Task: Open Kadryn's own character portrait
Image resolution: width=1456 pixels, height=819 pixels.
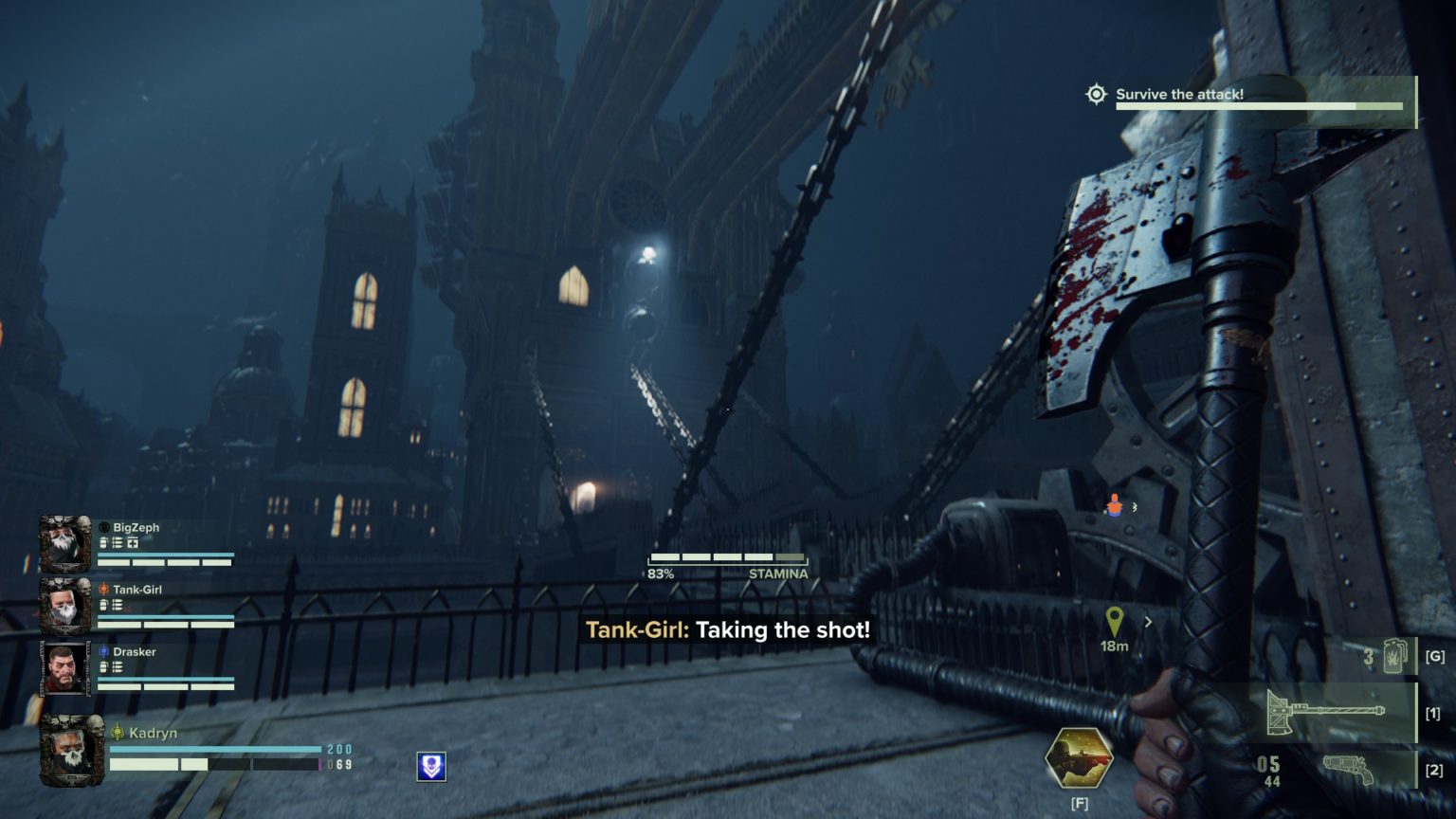Action: pos(70,751)
